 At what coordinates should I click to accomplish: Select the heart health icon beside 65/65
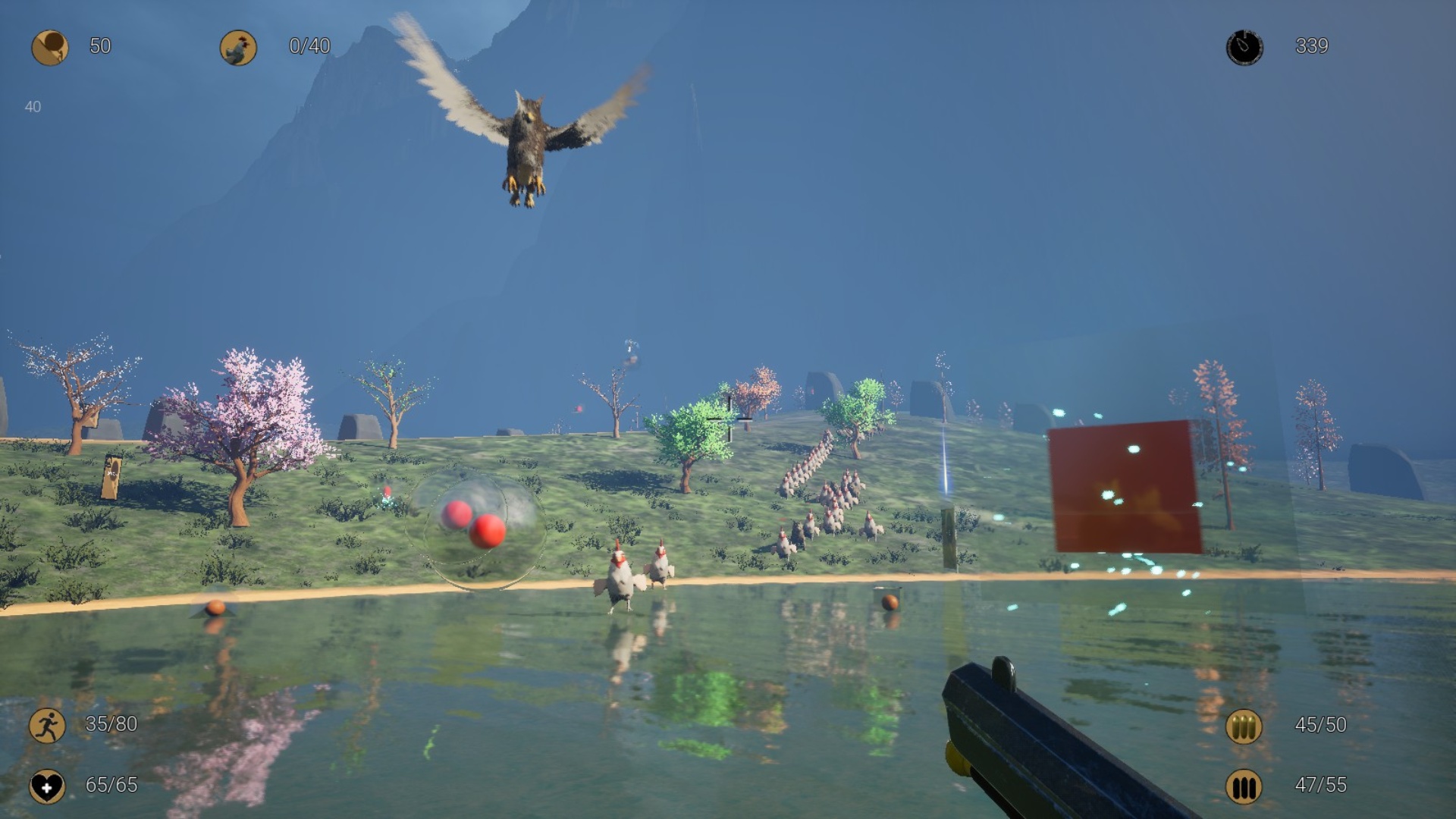click(48, 786)
